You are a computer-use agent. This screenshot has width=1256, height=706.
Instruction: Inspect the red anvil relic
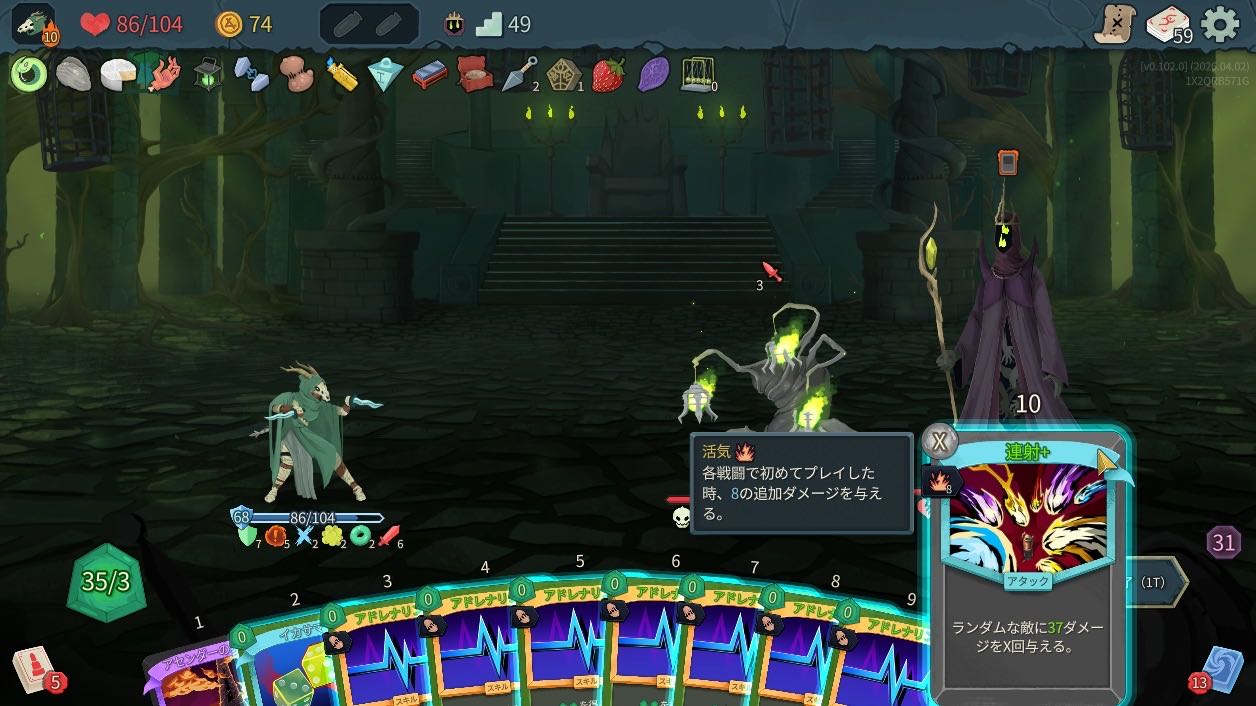pyautogui.click(x=429, y=74)
